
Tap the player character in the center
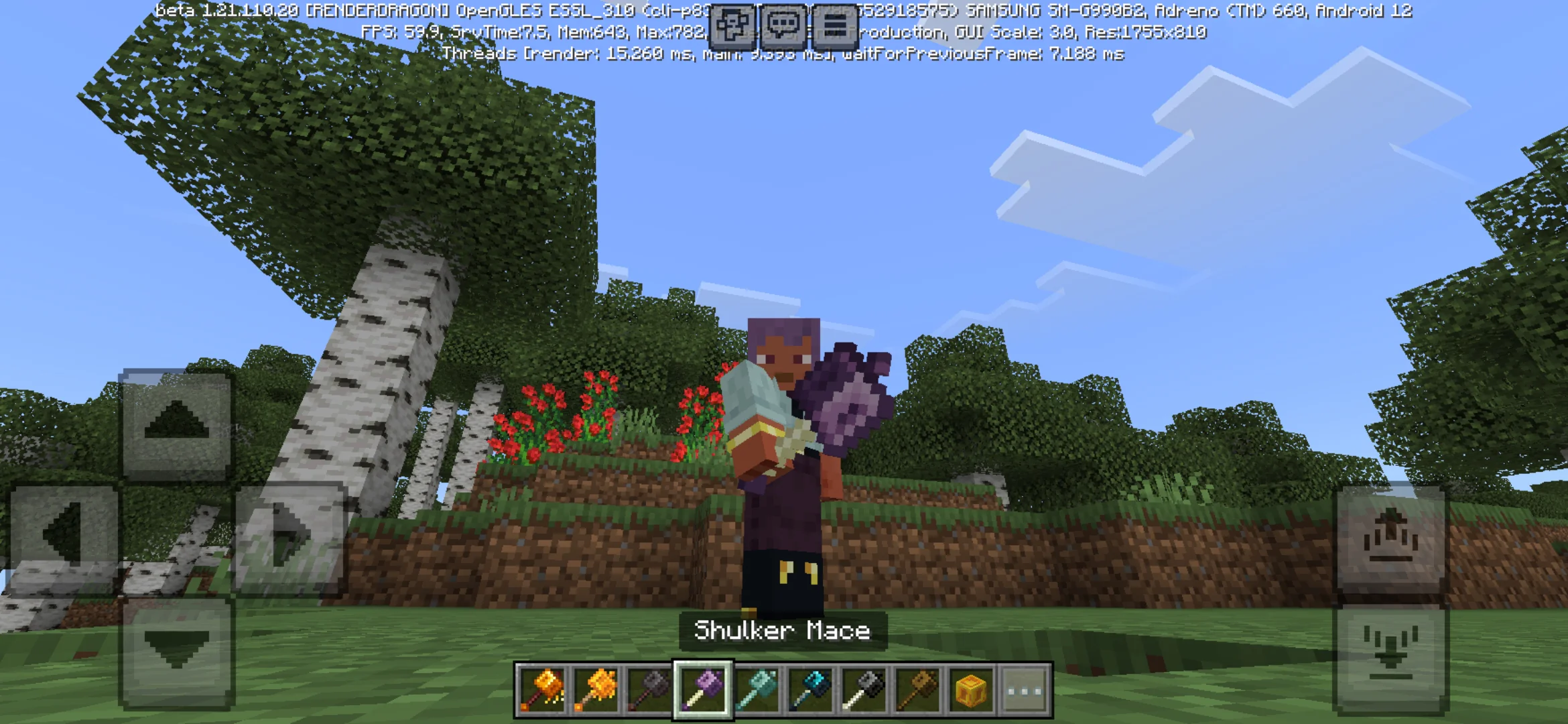tap(784, 469)
